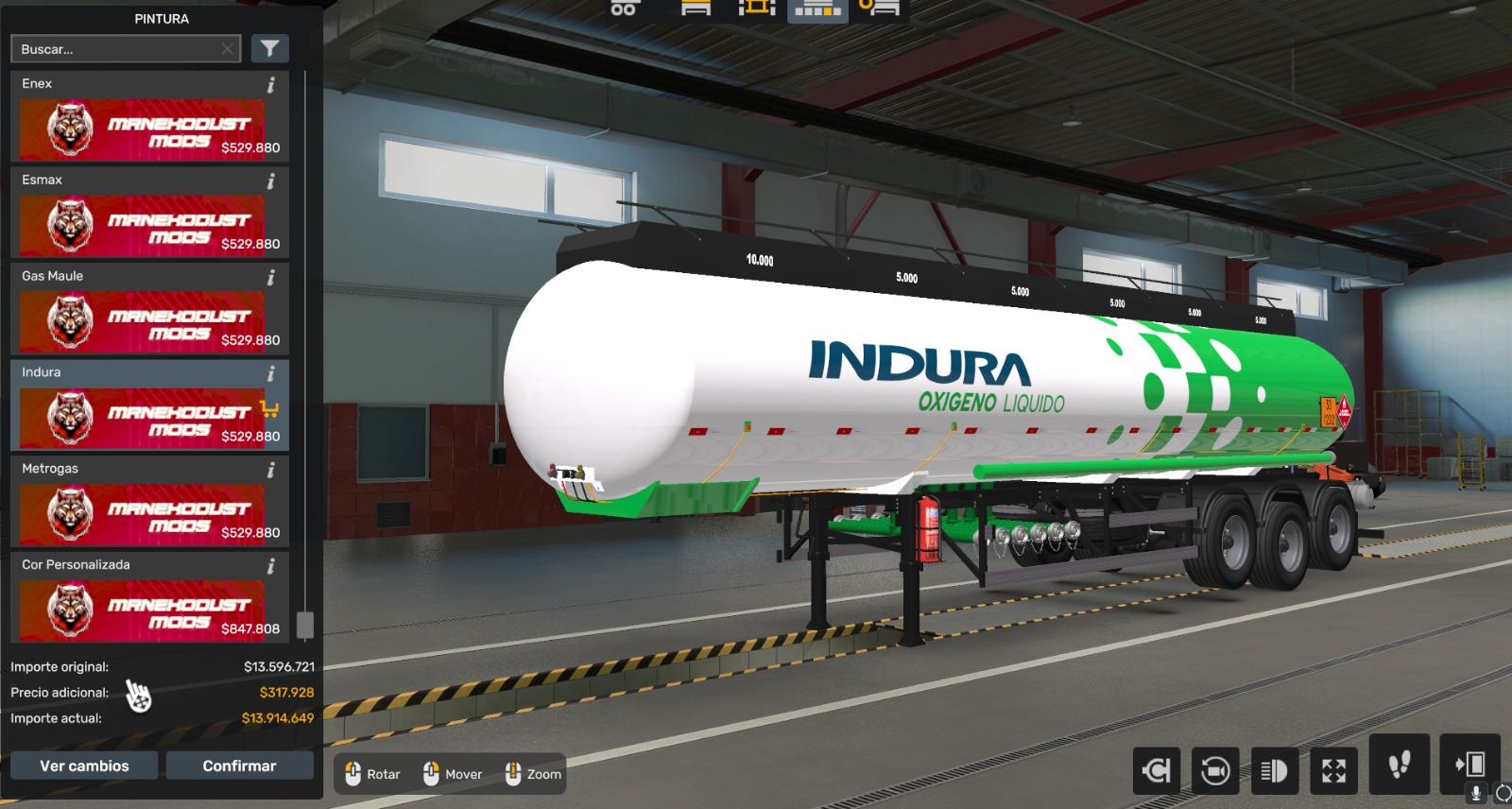The height and width of the screenshot is (809, 1512).
Task: Click the paint list scrollbar handle
Action: 302,624
